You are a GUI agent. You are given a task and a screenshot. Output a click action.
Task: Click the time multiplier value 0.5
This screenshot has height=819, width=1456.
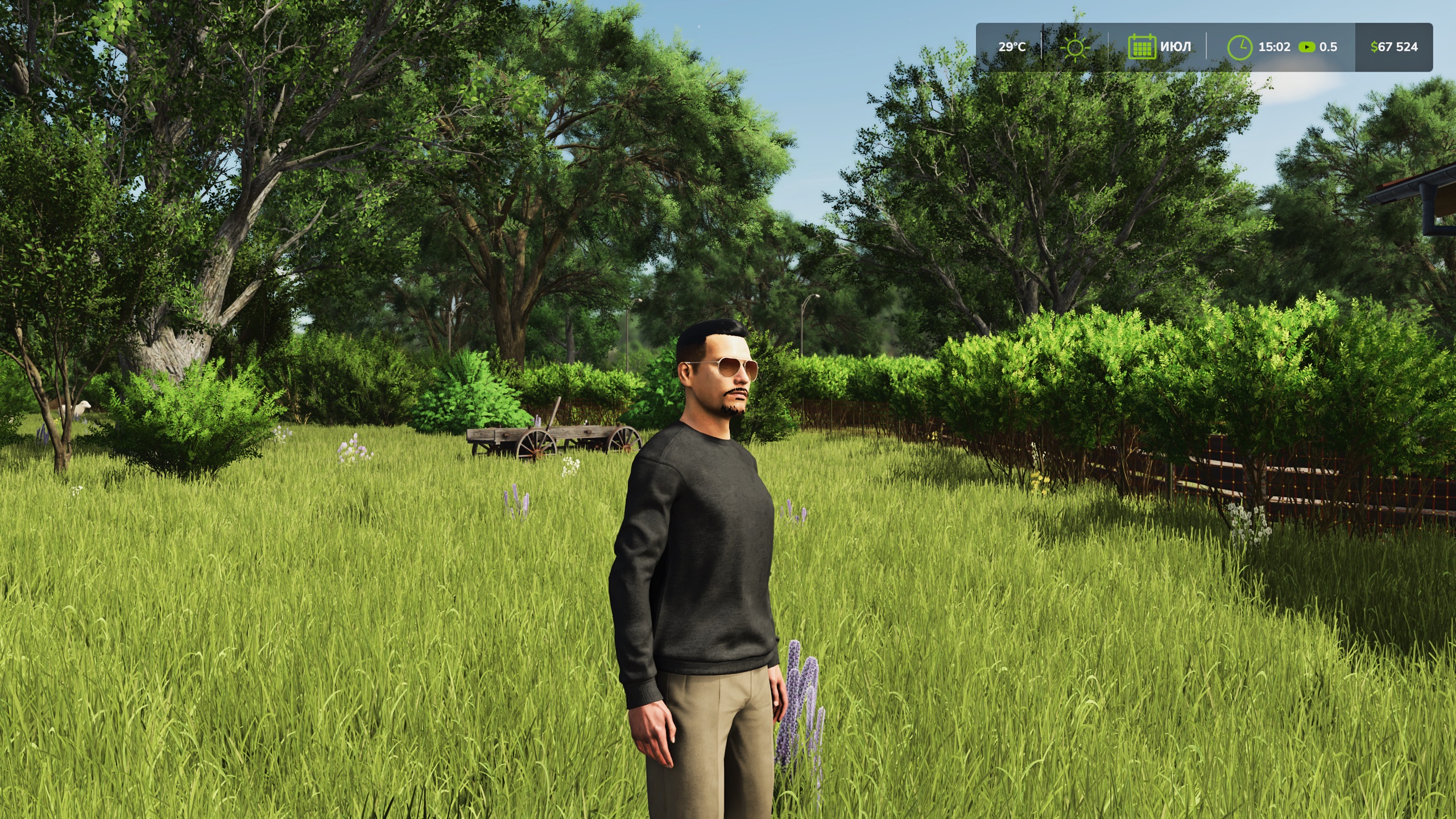pos(1330,47)
